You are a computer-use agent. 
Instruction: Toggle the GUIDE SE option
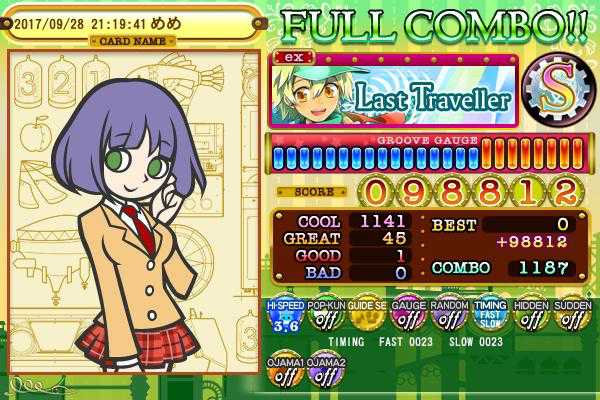coord(366,315)
